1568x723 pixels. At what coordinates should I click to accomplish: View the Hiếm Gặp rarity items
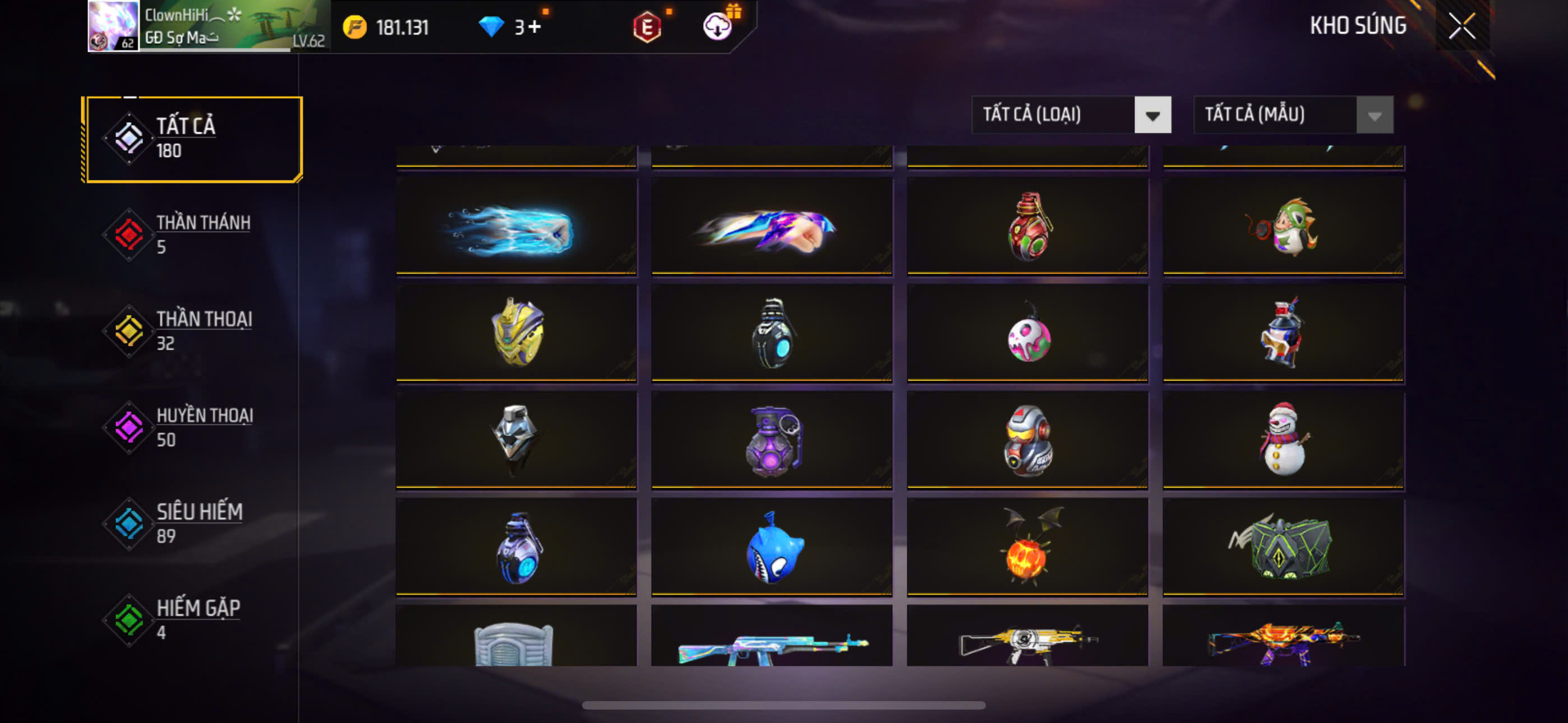[193, 619]
